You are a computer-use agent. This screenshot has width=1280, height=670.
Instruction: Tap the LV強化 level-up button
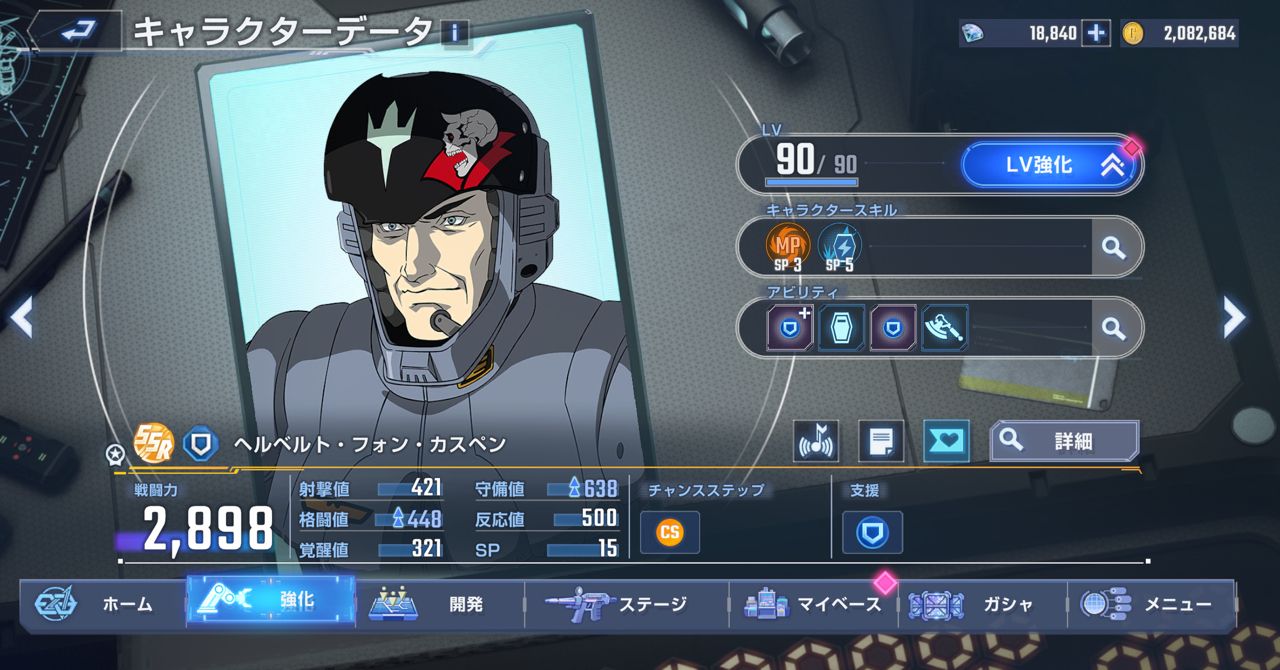pyautogui.click(x=1050, y=166)
